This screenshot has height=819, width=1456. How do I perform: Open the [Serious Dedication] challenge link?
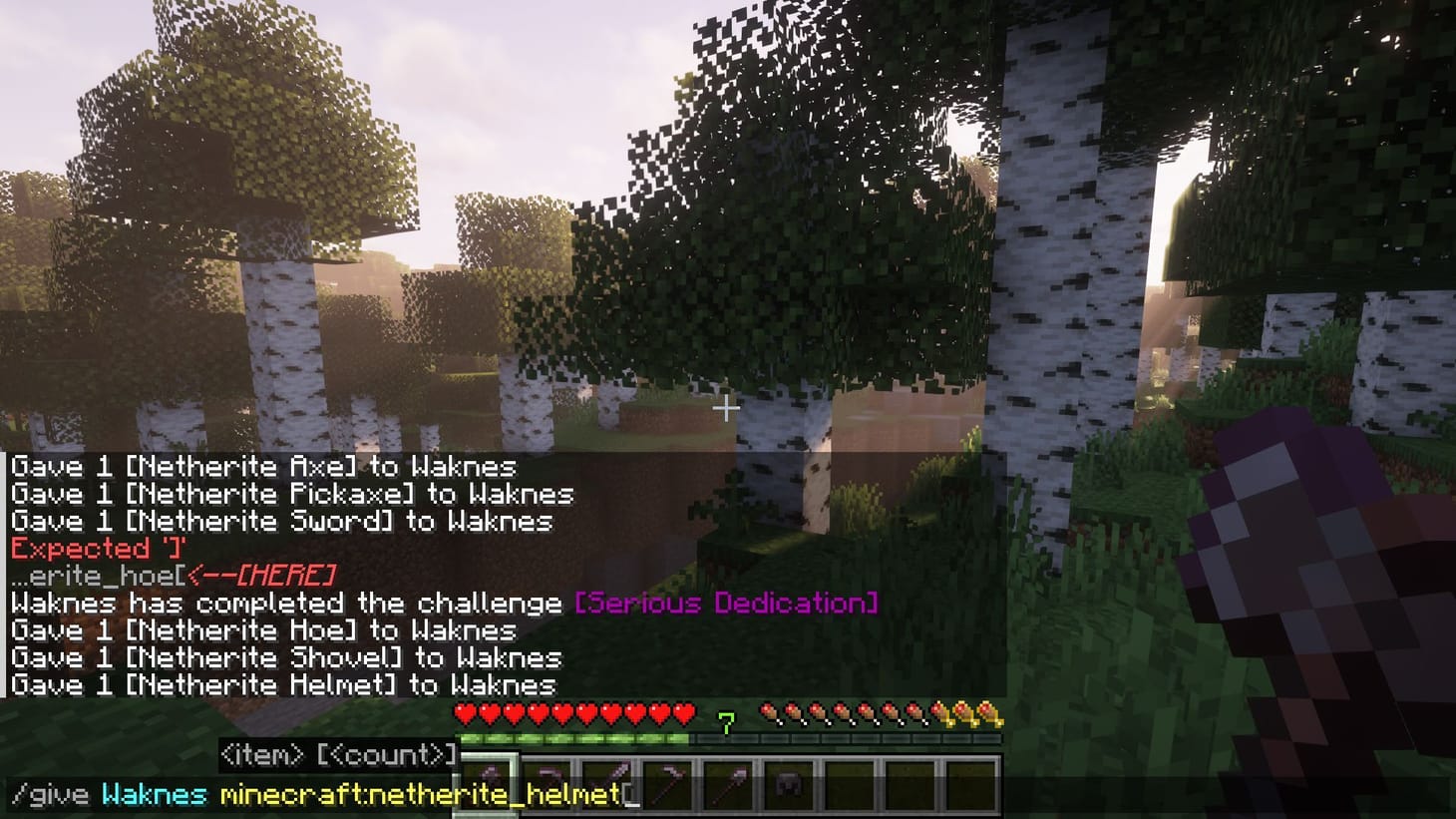pyautogui.click(x=725, y=603)
